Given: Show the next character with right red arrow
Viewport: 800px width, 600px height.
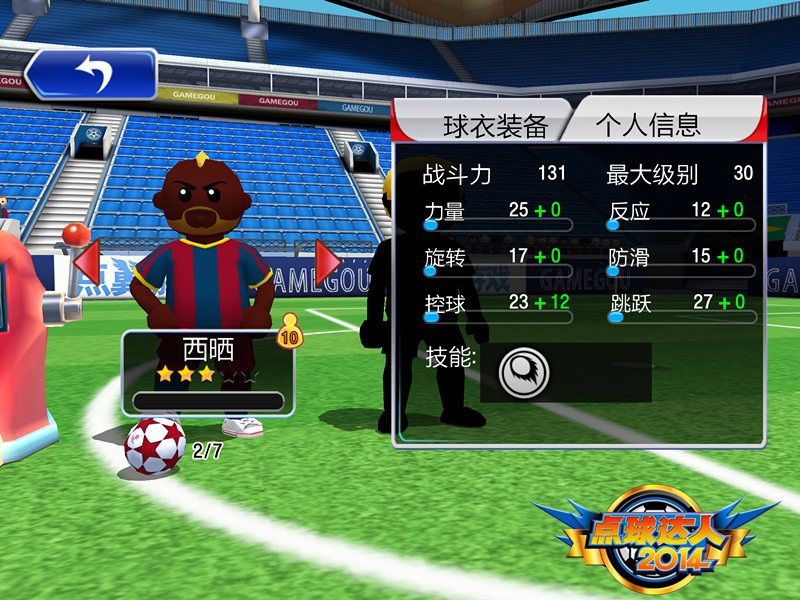Looking at the screenshot, I should tap(328, 262).
